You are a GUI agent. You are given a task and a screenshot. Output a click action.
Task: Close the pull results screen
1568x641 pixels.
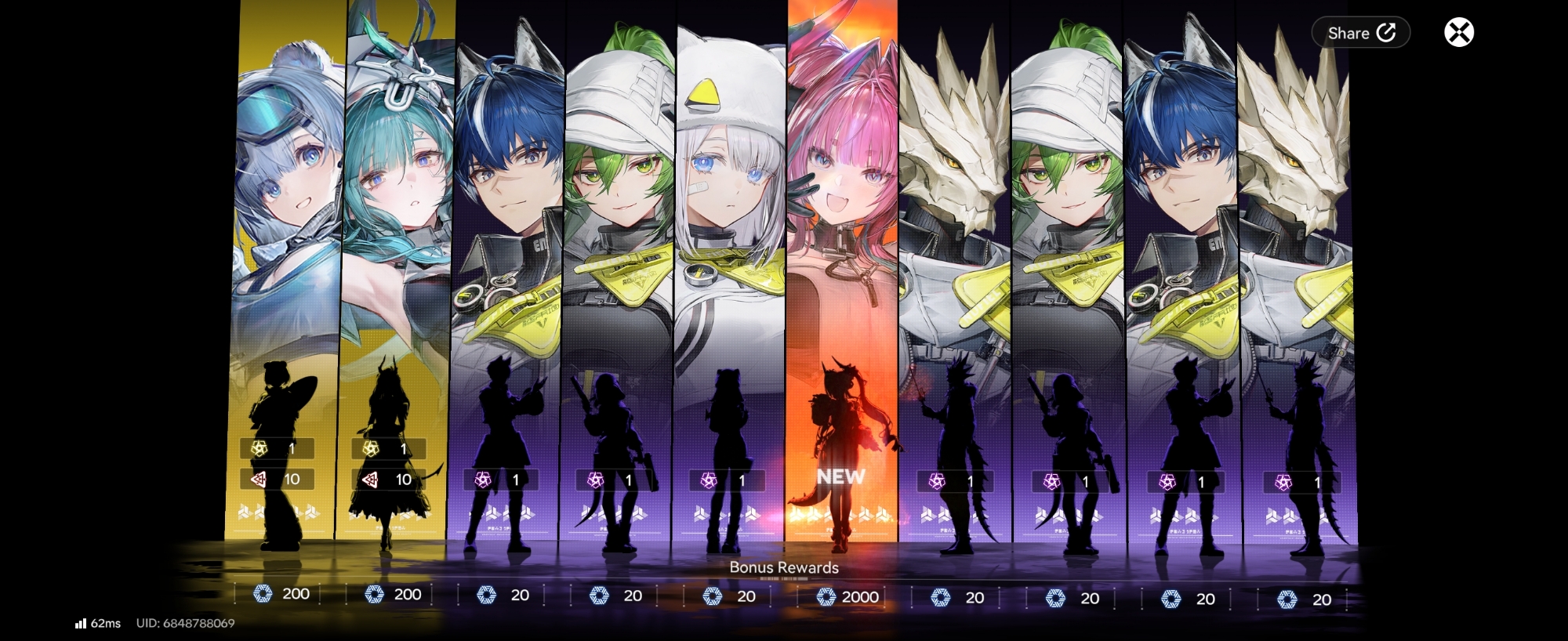pos(1458,33)
